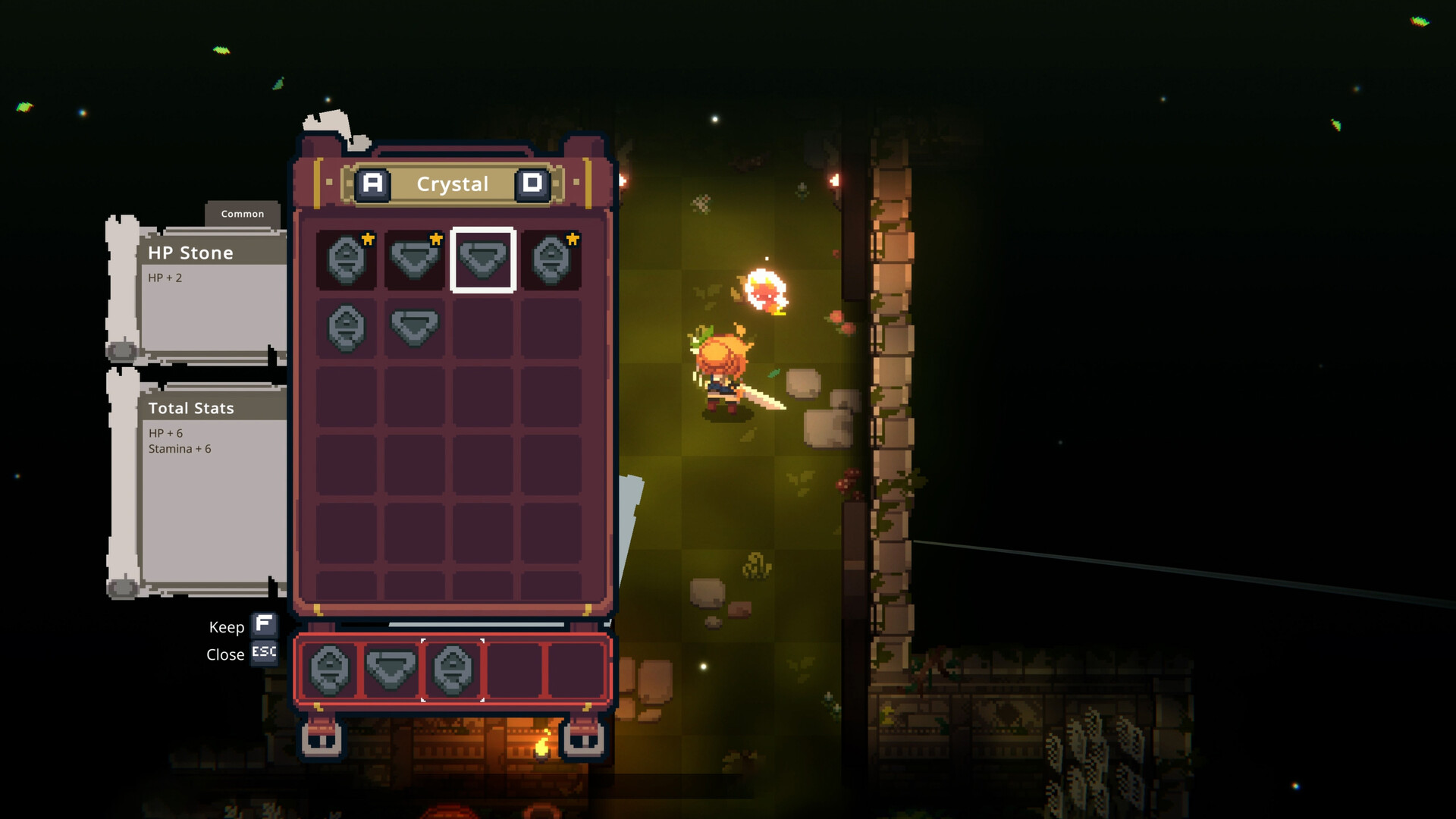Select the unstarred triangular stone in row two
The image size is (1456, 819).
414,326
